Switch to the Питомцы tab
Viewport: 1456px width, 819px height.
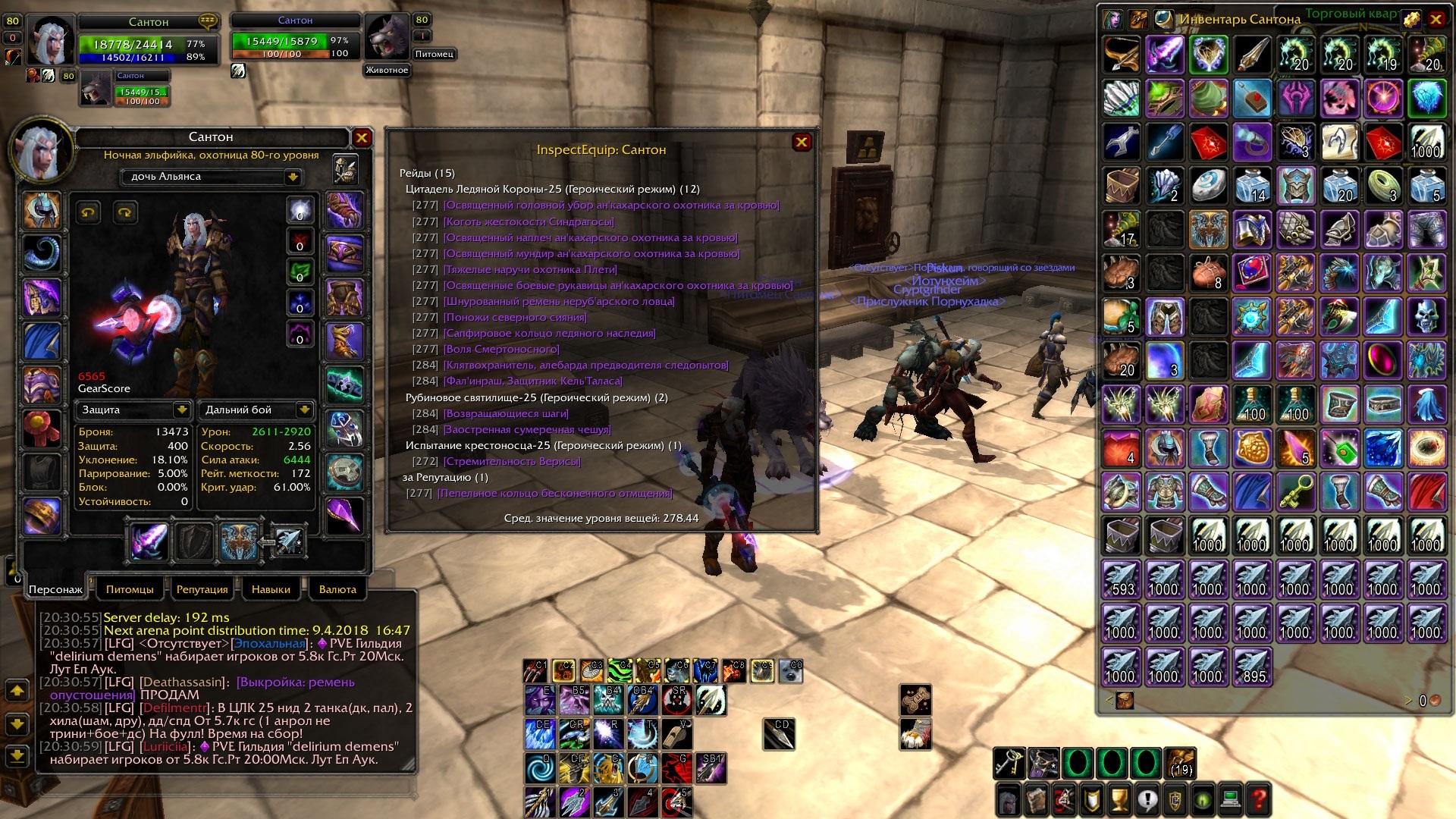click(x=130, y=589)
